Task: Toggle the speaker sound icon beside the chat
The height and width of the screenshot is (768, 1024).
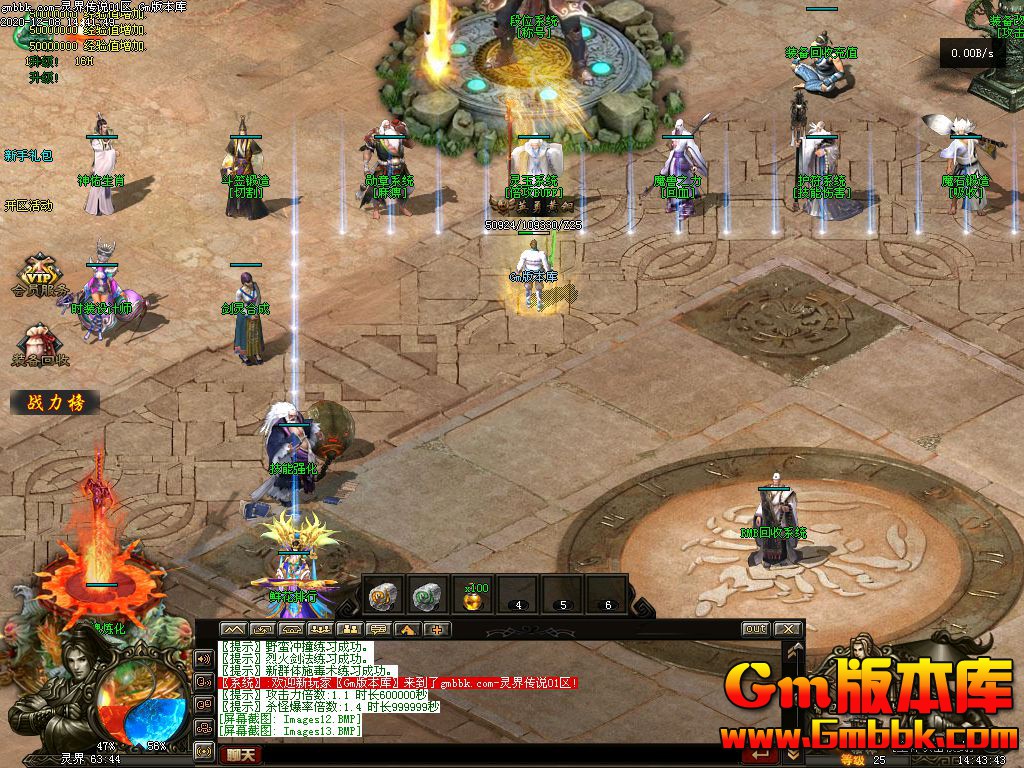Action: click(x=203, y=657)
